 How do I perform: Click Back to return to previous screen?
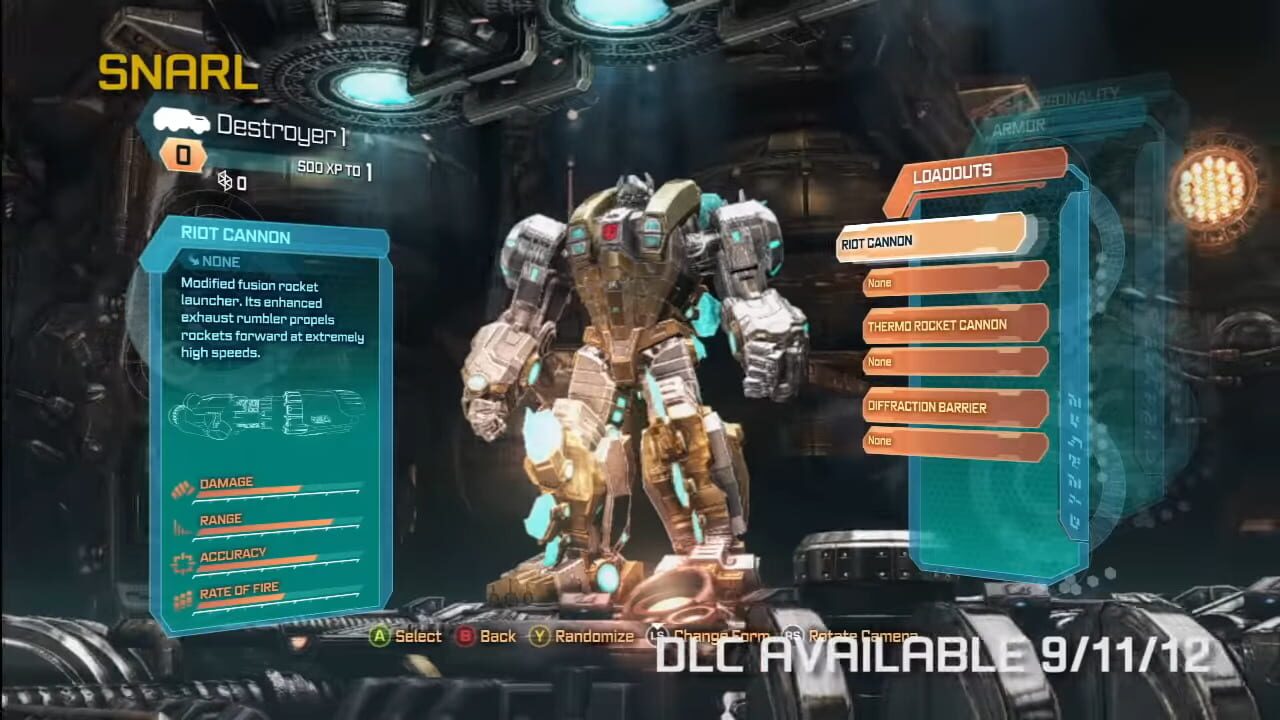465,636
